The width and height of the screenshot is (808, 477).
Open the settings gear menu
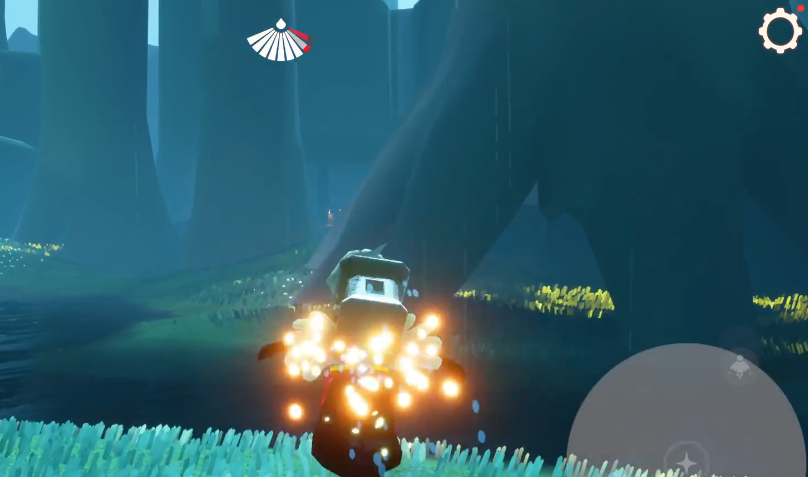[780, 31]
